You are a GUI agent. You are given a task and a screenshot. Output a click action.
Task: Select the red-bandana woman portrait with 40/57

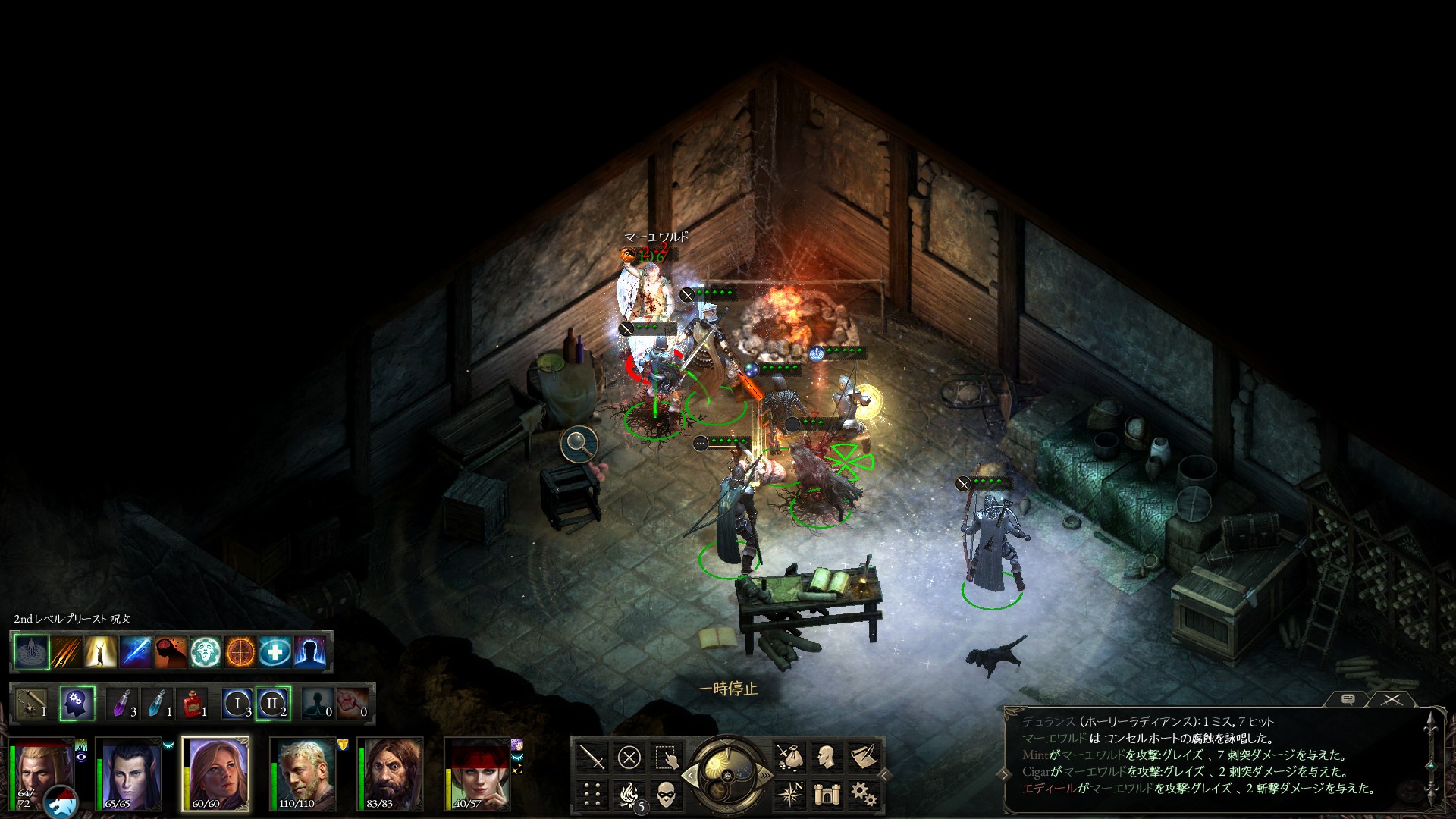(x=477, y=773)
